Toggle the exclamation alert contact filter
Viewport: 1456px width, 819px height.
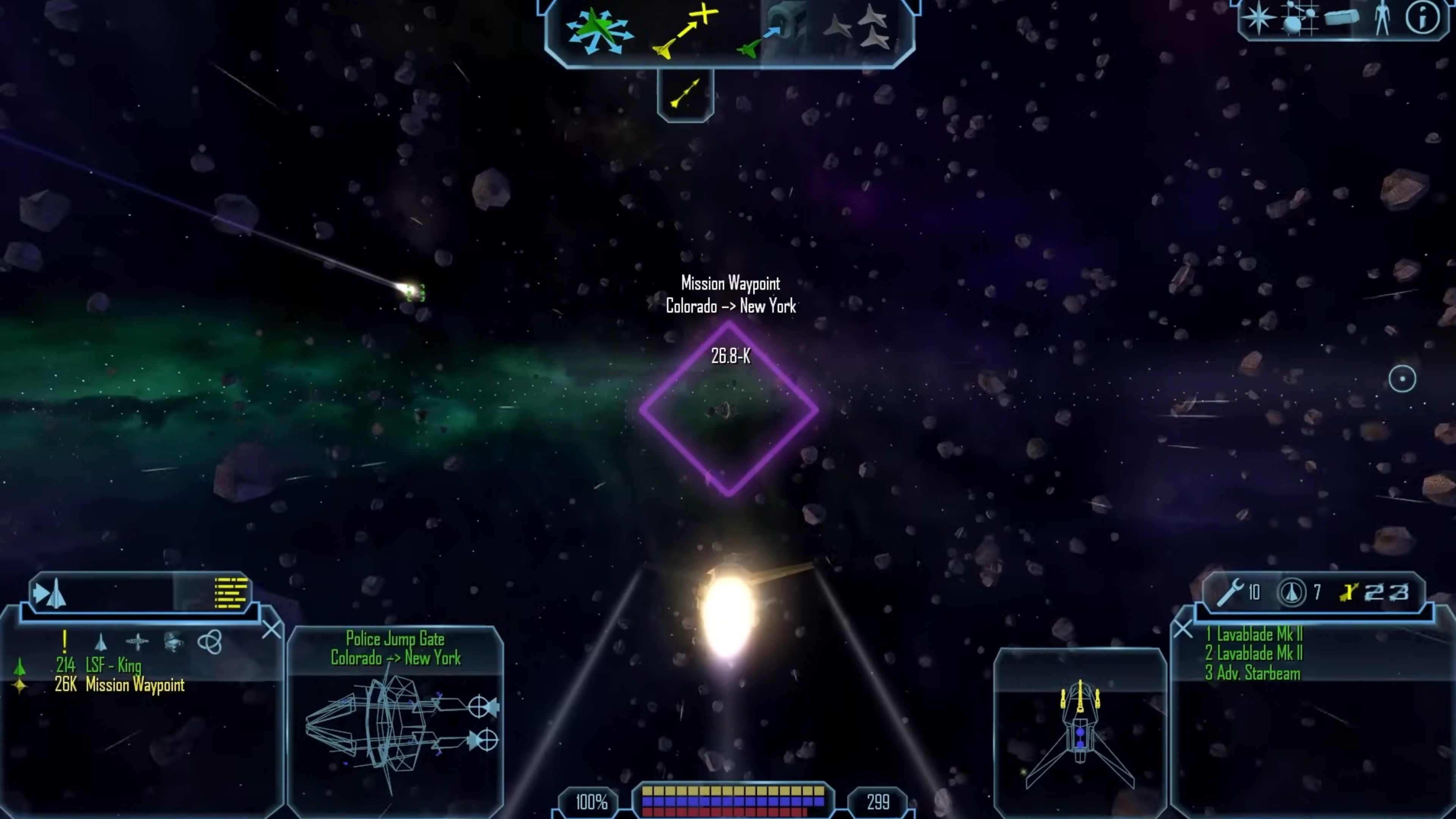tap(64, 643)
